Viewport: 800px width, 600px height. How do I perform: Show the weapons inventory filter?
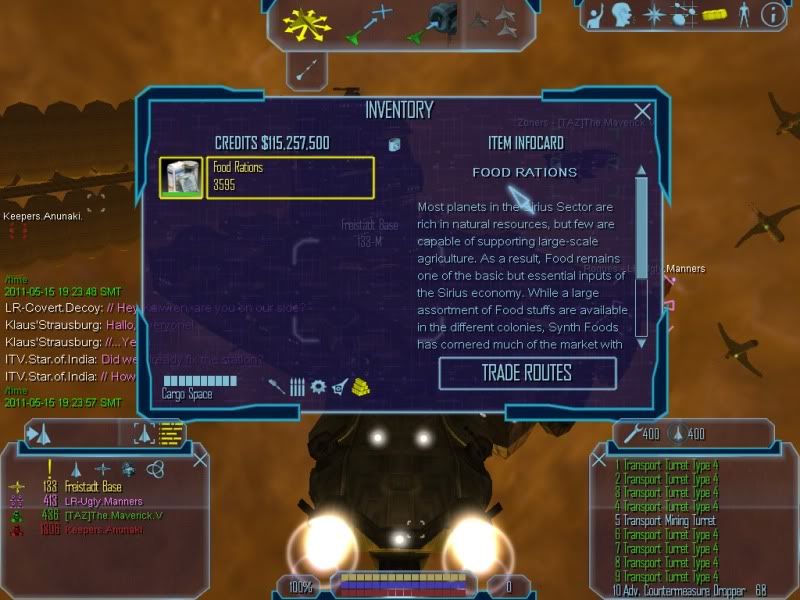coord(276,387)
